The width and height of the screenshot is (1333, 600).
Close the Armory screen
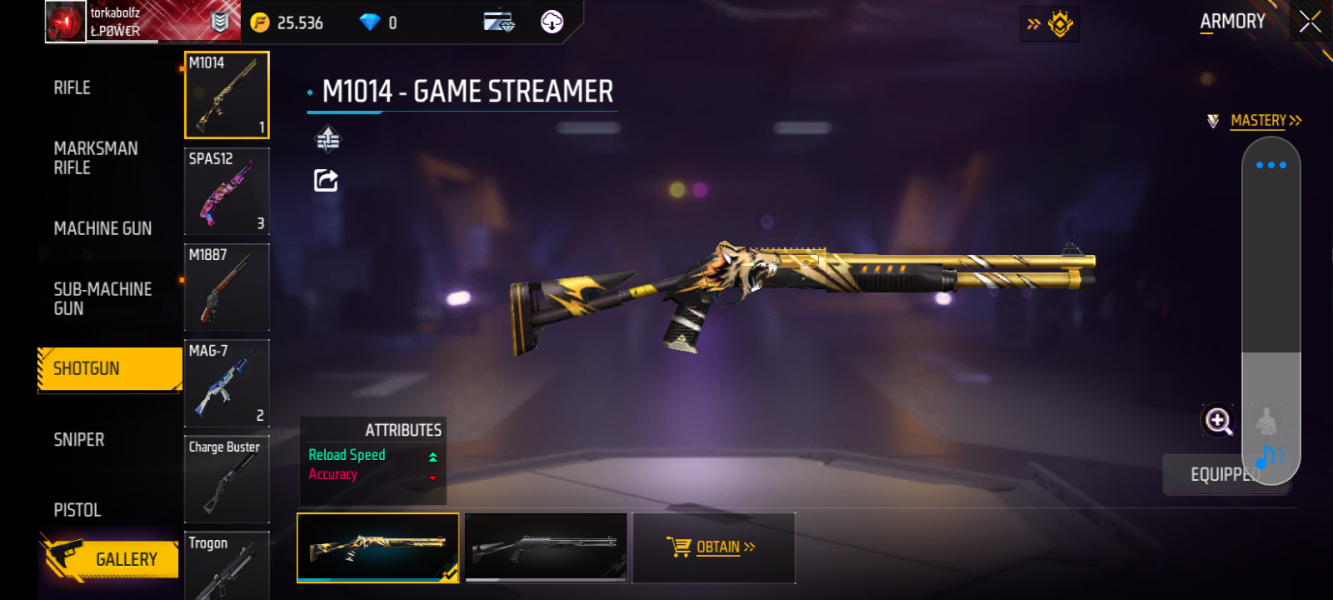pyautogui.click(x=1310, y=22)
